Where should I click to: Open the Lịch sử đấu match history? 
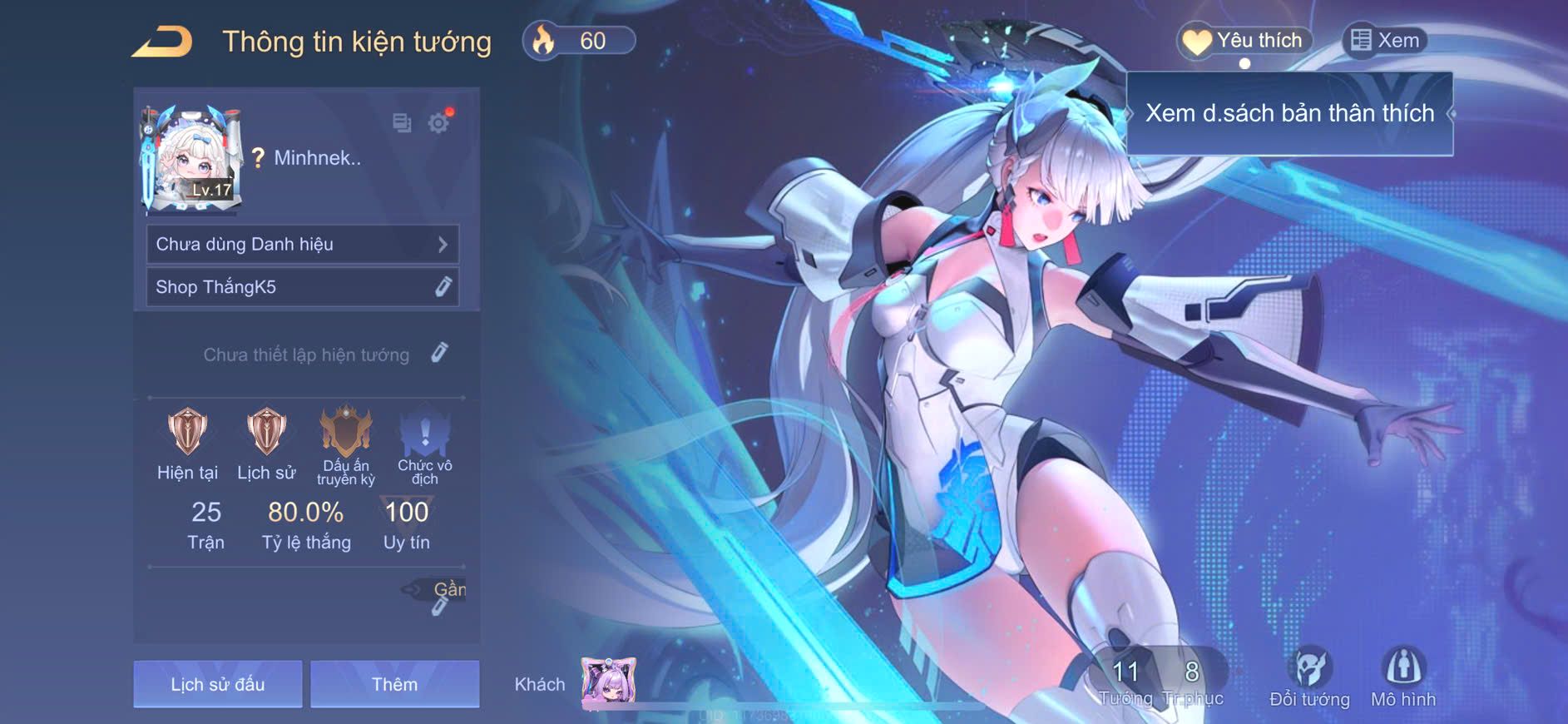click(x=218, y=684)
